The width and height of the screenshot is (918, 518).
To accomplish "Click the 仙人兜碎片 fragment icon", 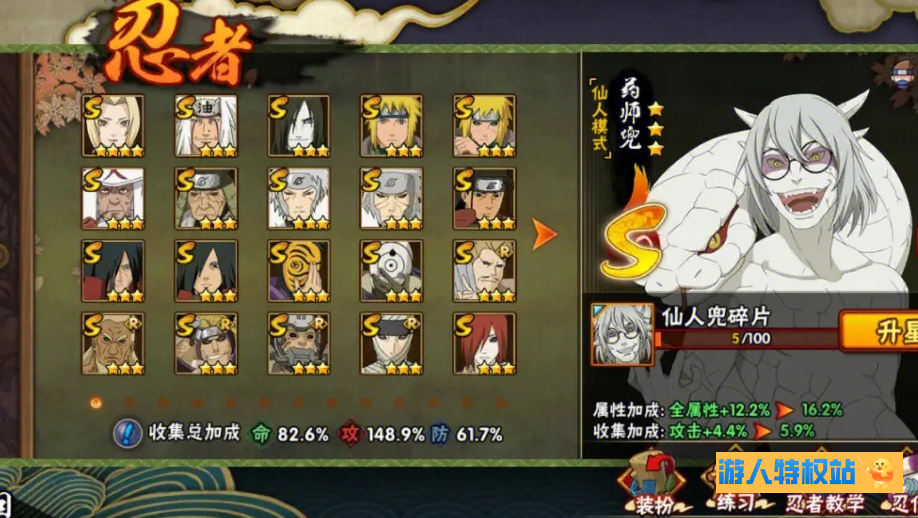I will (622, 334).
